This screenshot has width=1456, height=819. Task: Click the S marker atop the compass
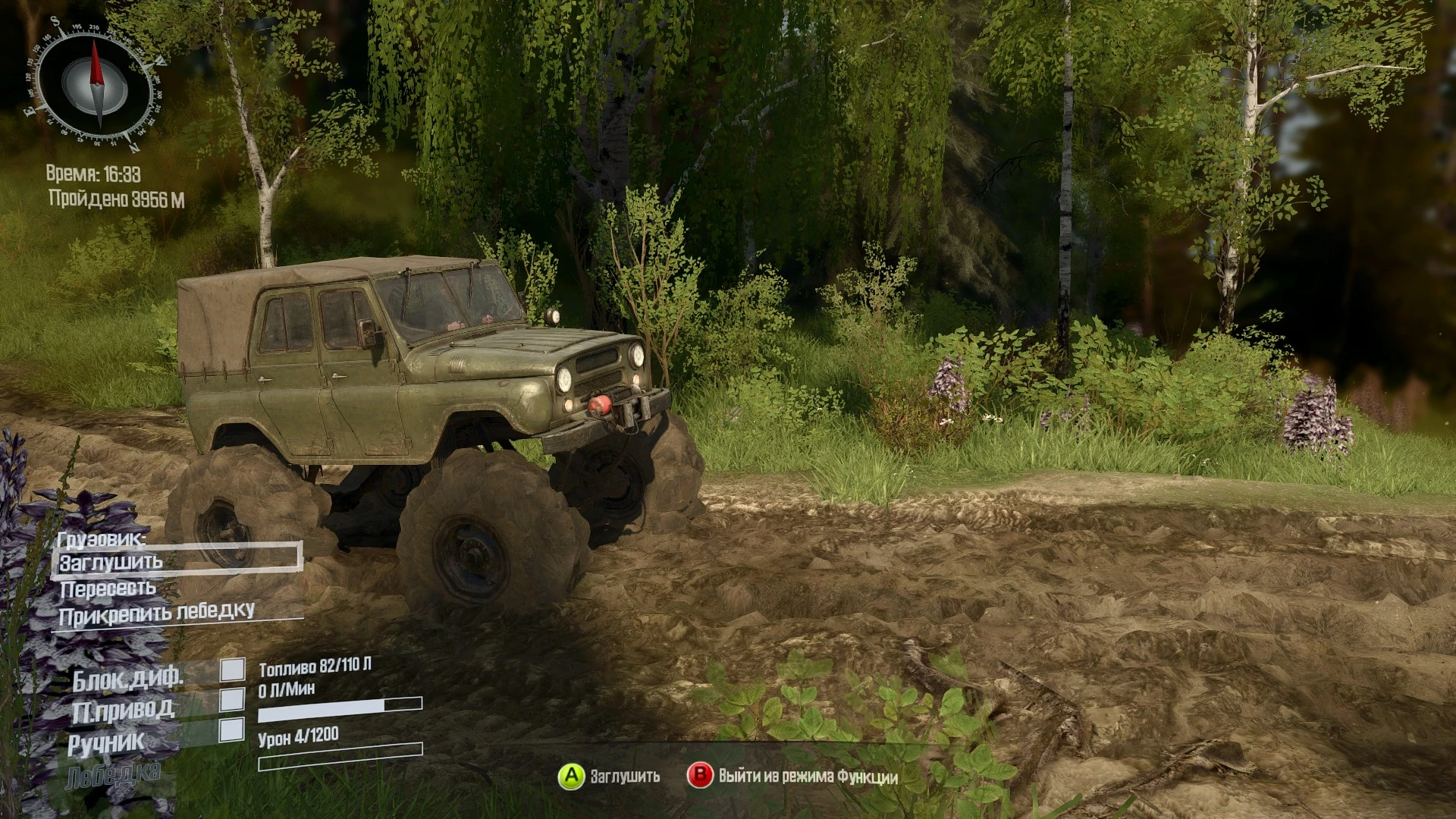coord(56,22)
